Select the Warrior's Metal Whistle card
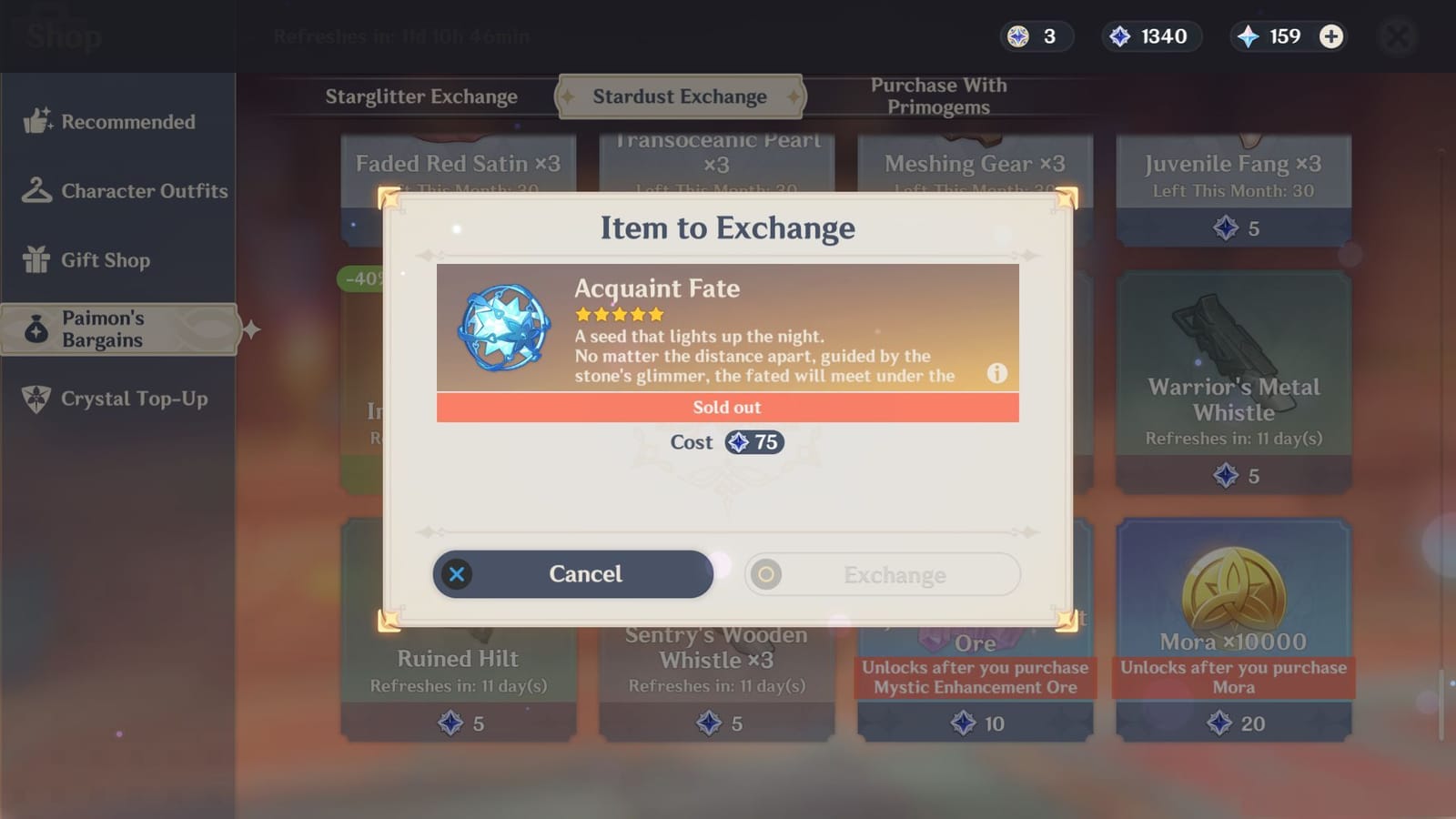The image size is (1456, 819). (1232, 382)
